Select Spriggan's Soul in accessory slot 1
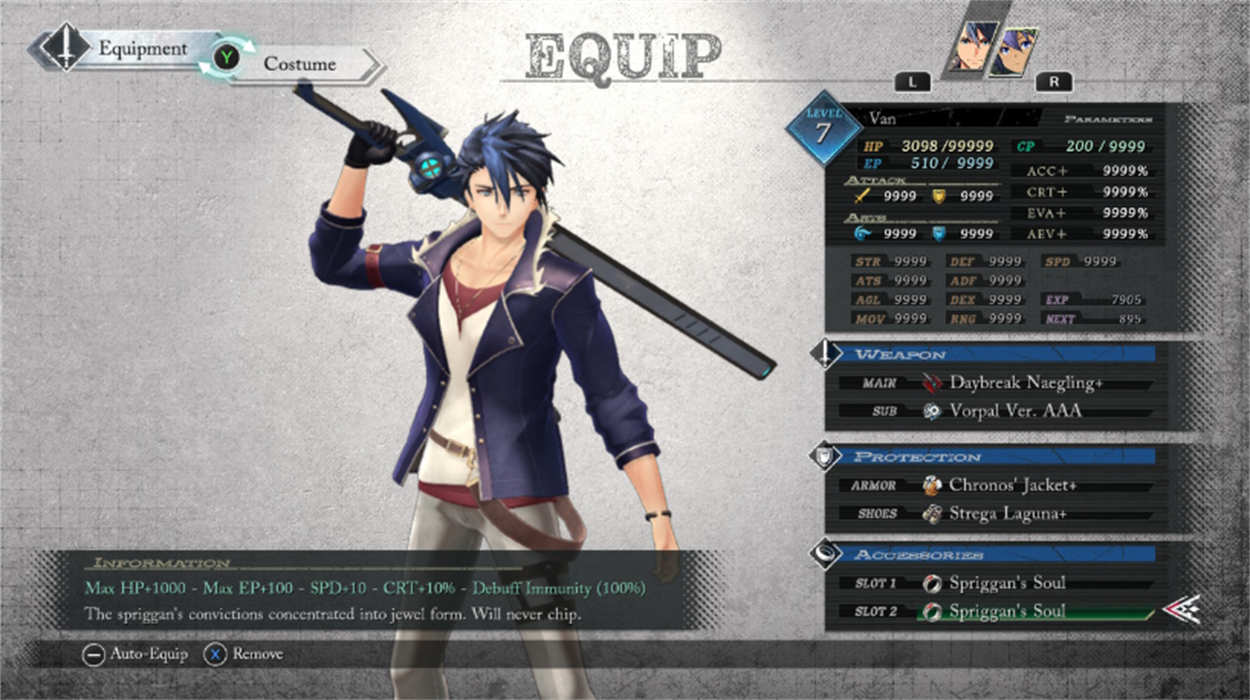This screenshot has width=1250, height=700. [1006, 583]
